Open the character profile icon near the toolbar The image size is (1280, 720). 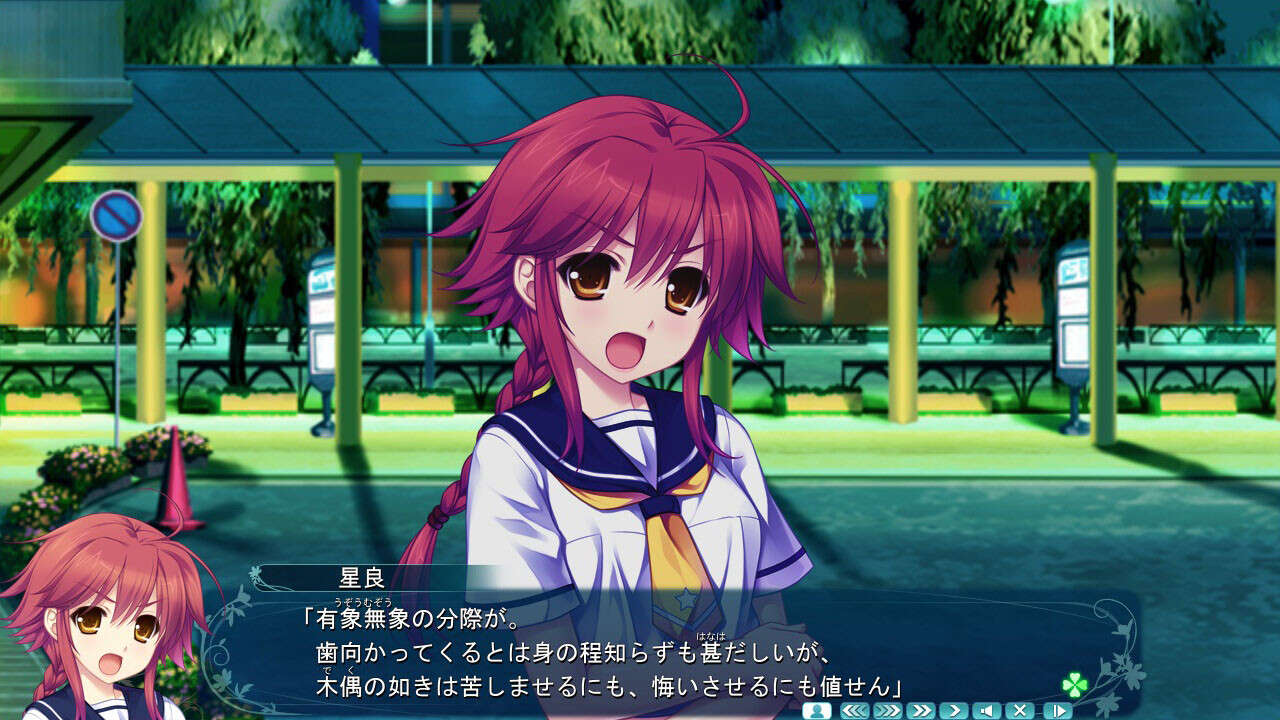tap(816, 710)
